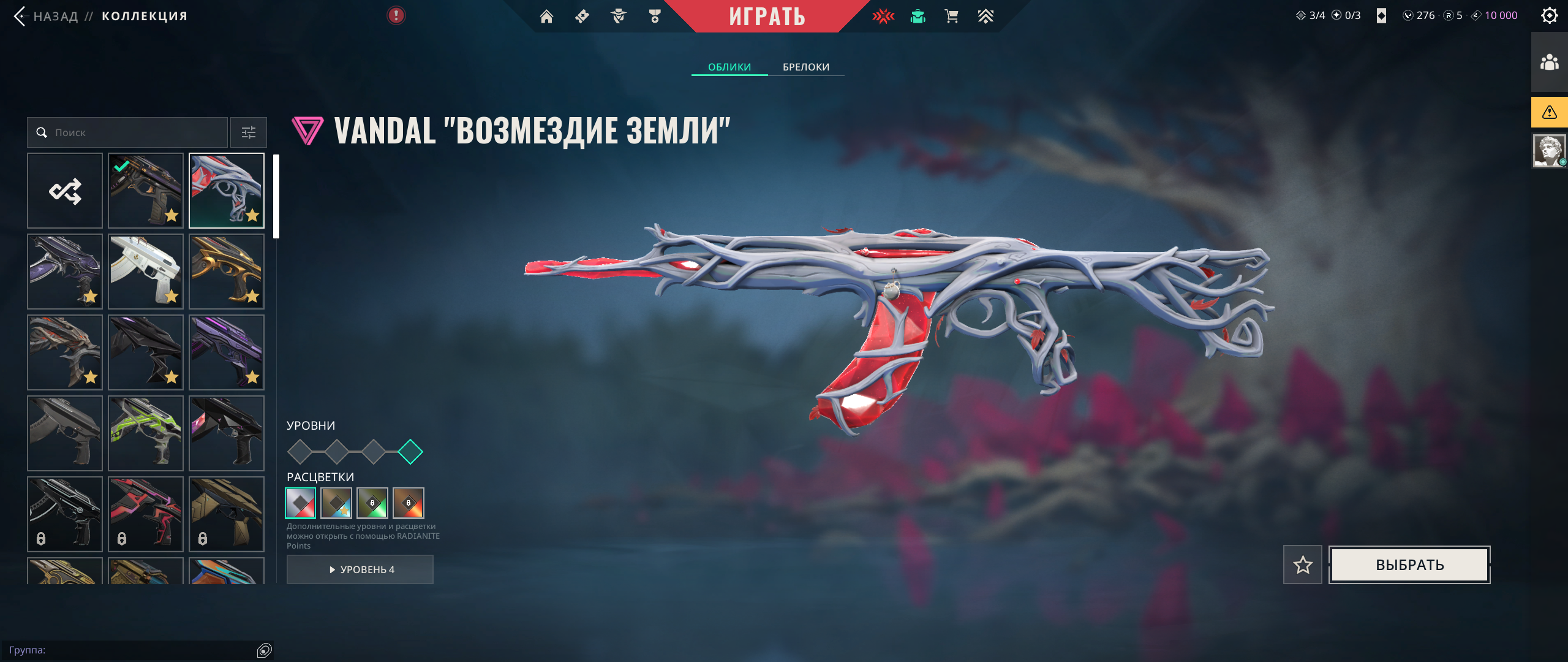Confirm skin with the ВЫБРАТЬ button
The height and width of the screenshot is (662, 1568).
coord(1410,565)
